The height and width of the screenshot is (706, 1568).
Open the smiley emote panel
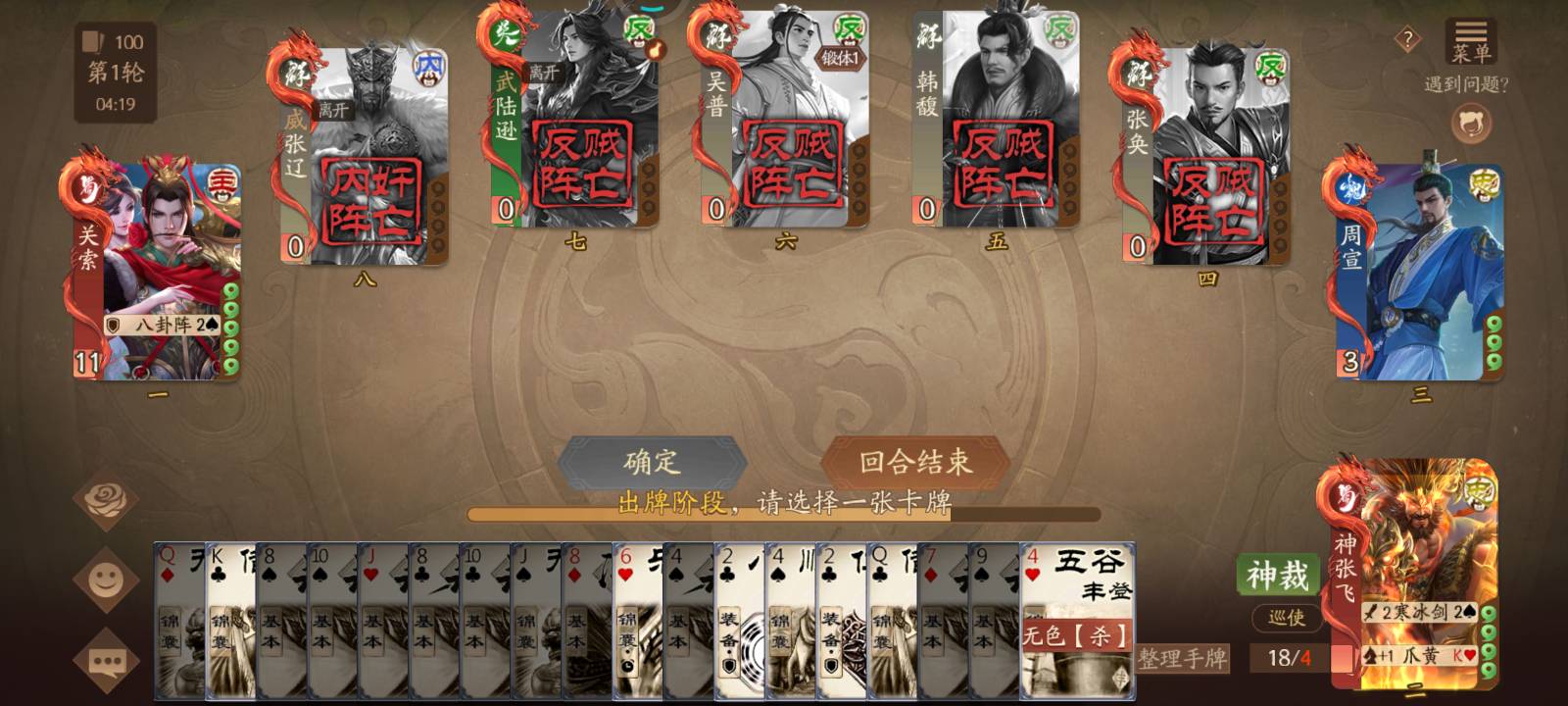pyautogui.click(x=106, y=580)
